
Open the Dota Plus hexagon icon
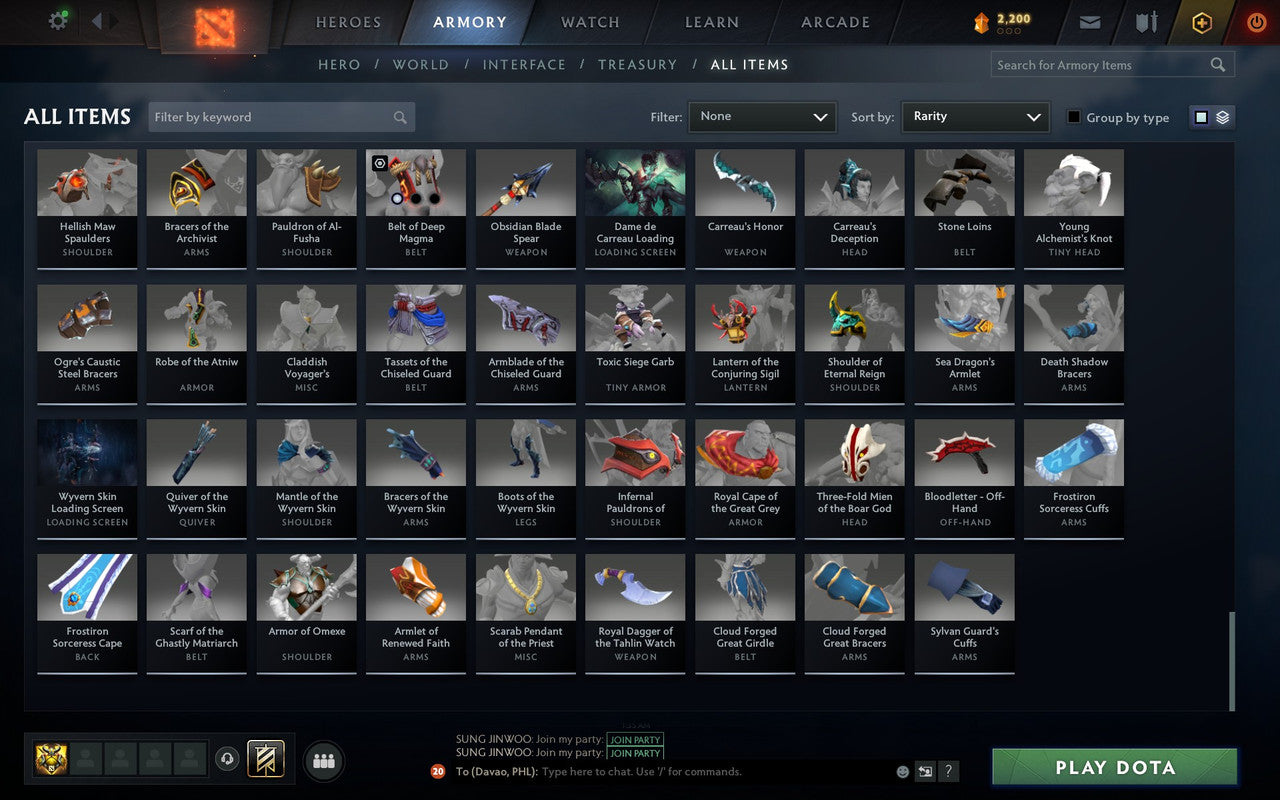pos(1201,22)
